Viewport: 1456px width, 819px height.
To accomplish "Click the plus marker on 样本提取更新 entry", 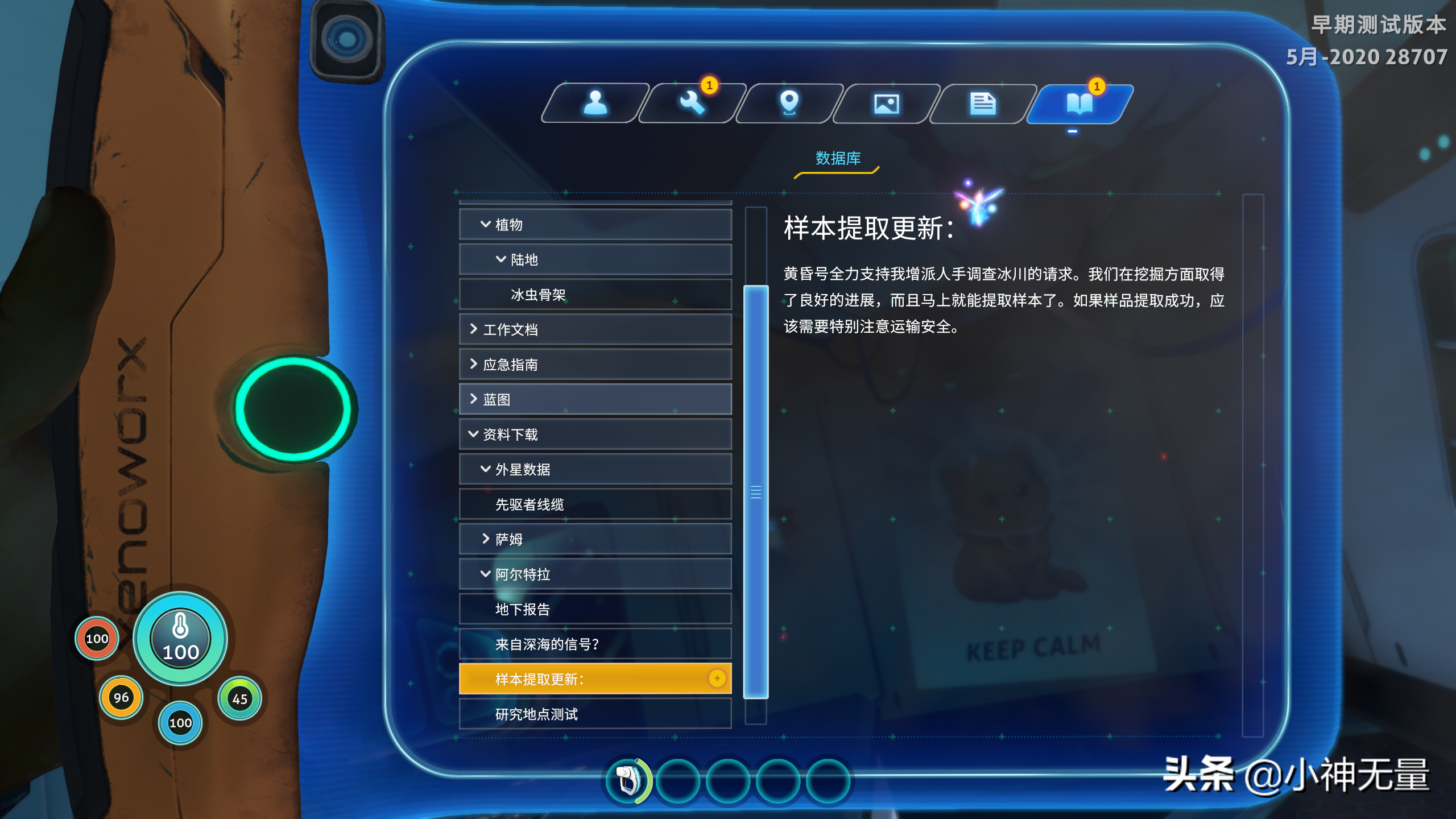I will [x=718, y=679].
